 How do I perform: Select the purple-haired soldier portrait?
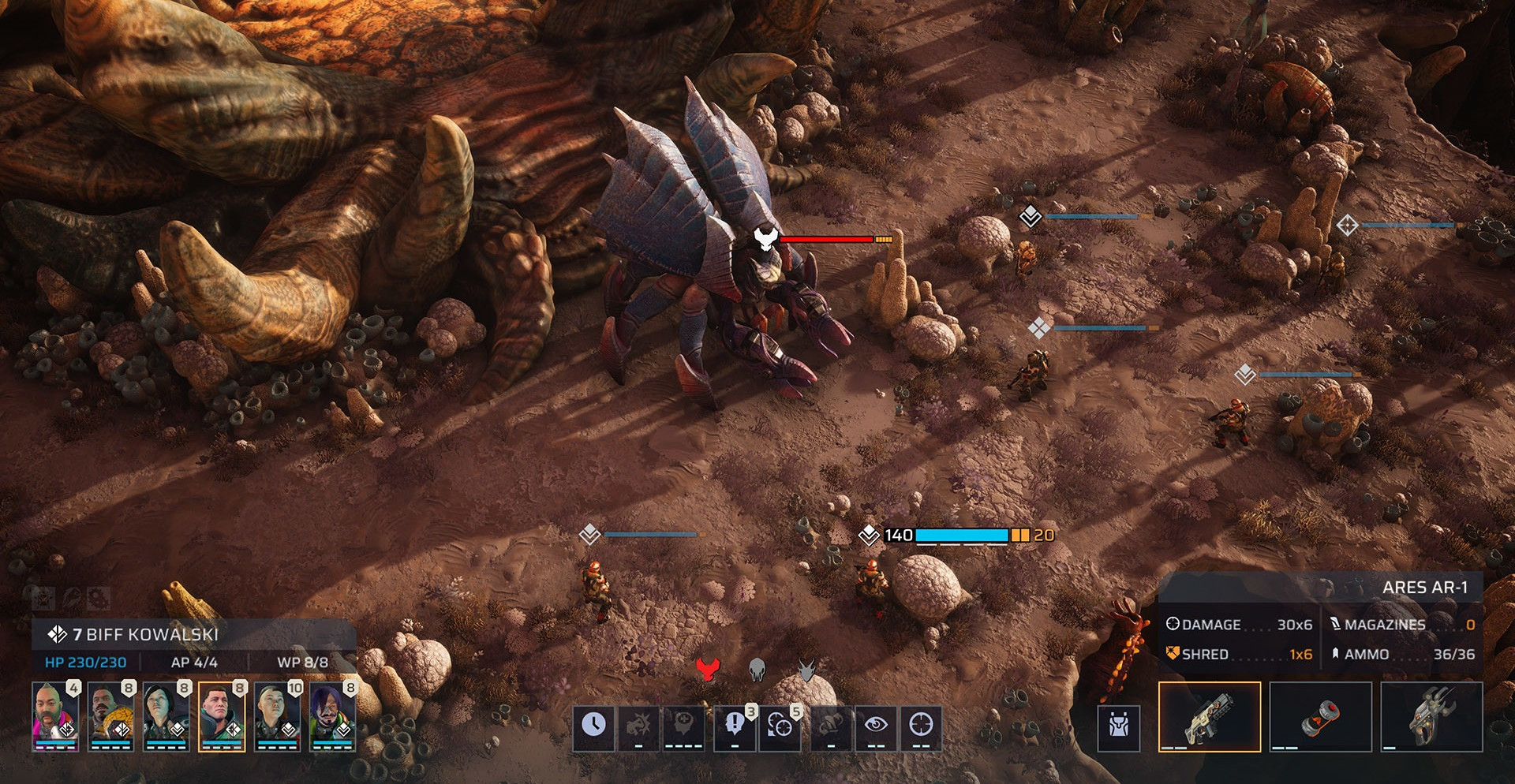[332, 715]
